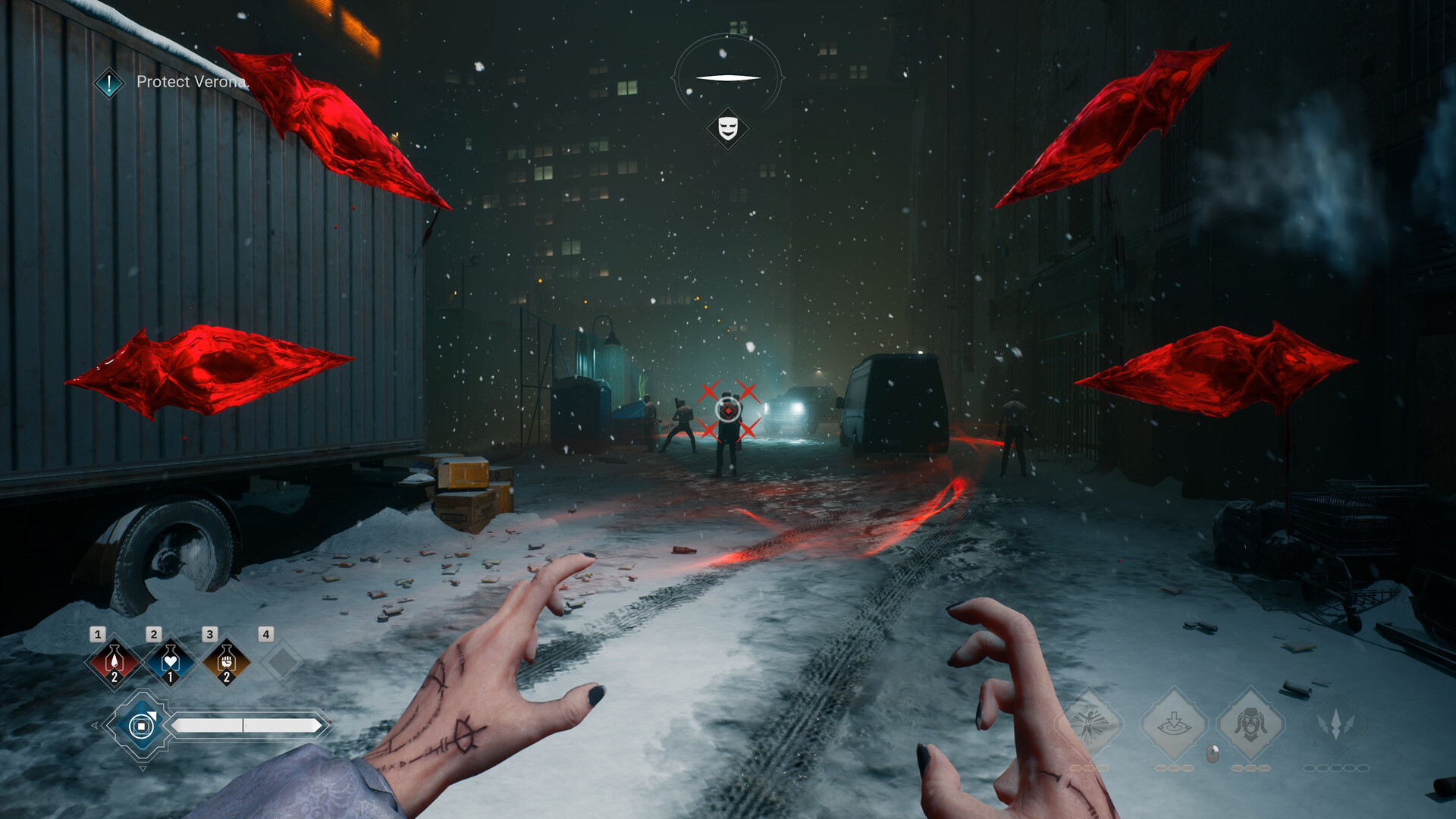Use the screaming face fear ability
The height and width of the screenshot is (819, 1456).
point(1251,723)
